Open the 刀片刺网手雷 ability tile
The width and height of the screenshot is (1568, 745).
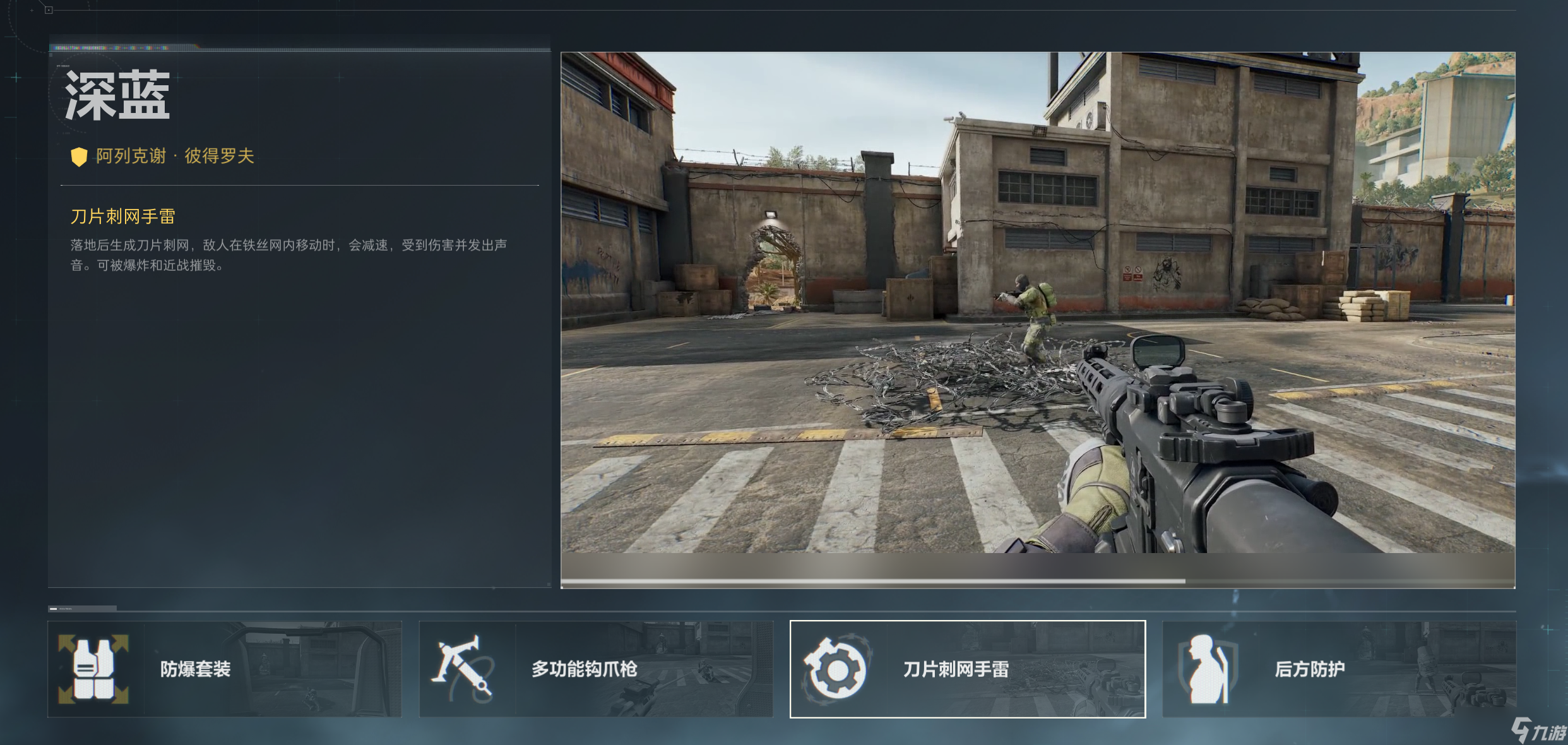coord(968,669)
